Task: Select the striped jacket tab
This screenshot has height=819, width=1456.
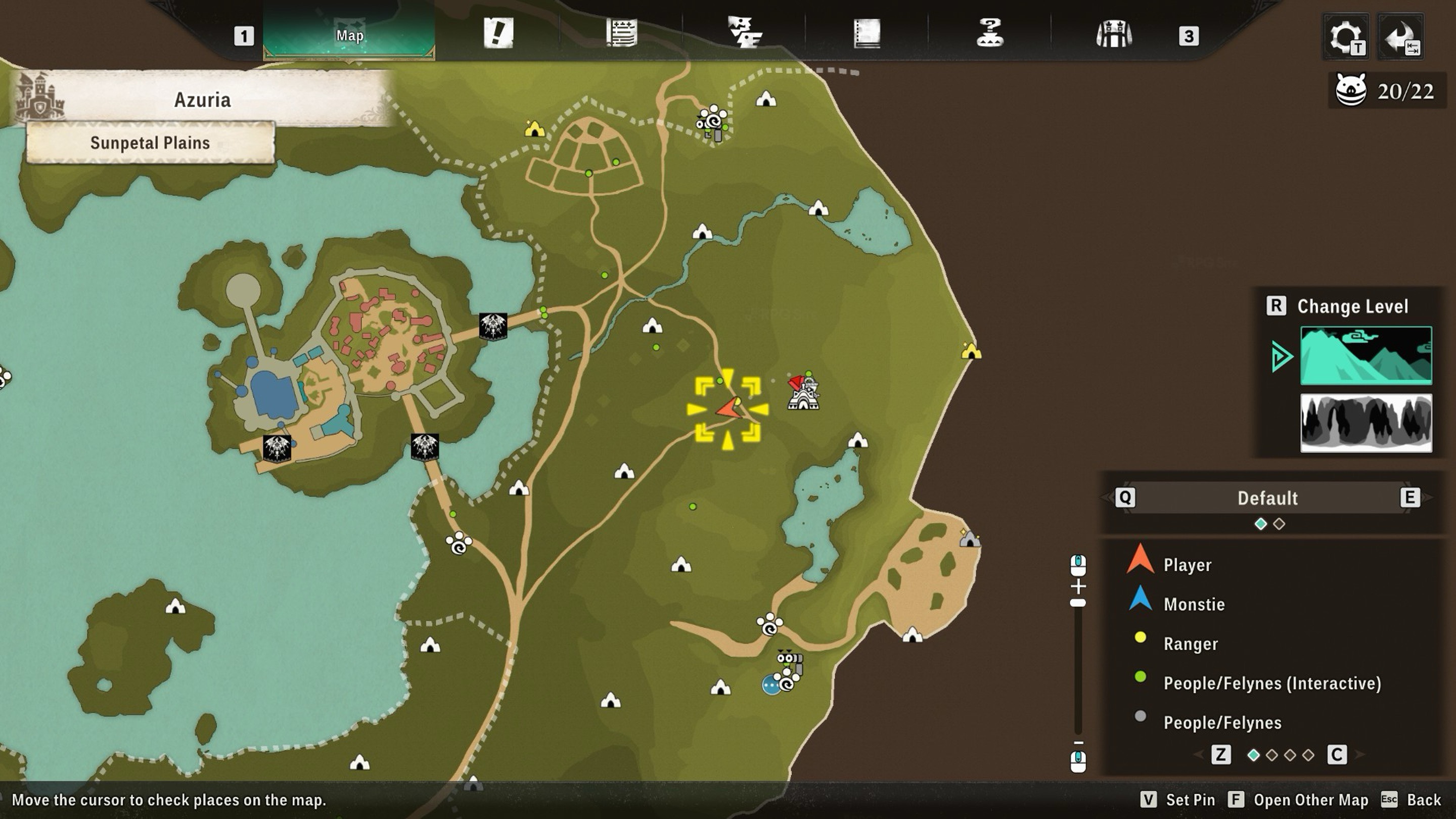Action: (1113, 34)
